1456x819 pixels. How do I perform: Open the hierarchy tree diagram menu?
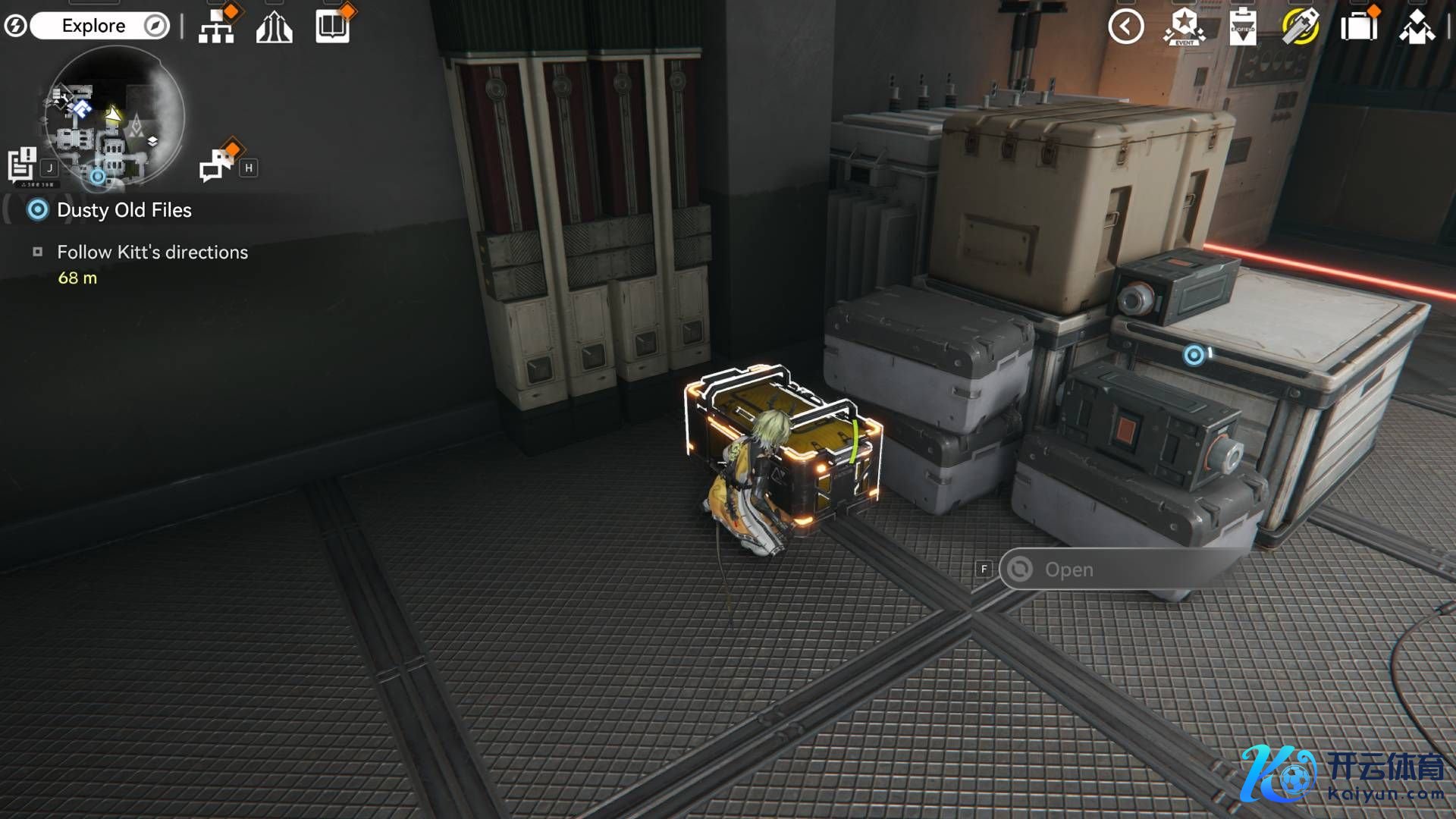click(217, 27)
